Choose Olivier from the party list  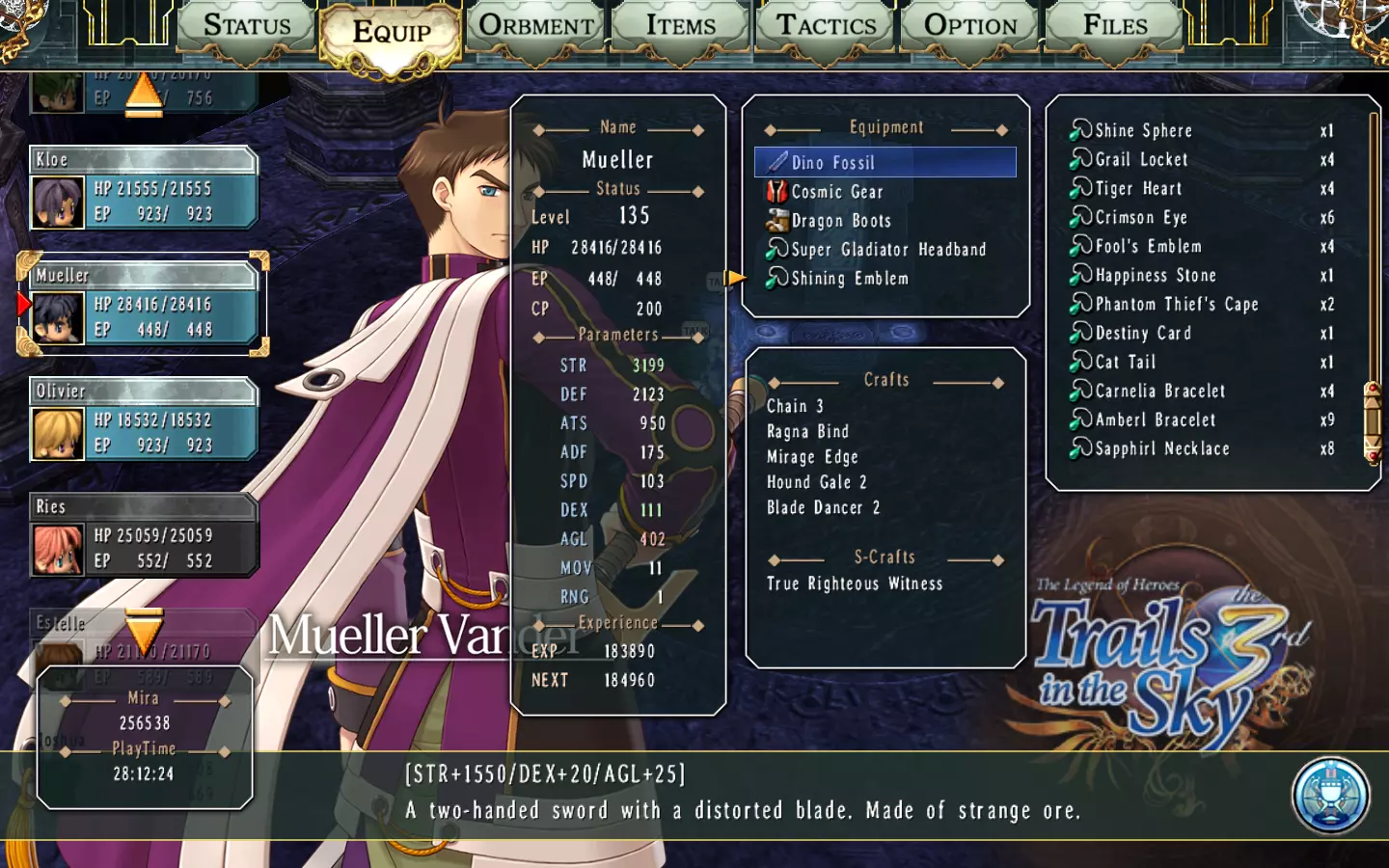(144, 420)
